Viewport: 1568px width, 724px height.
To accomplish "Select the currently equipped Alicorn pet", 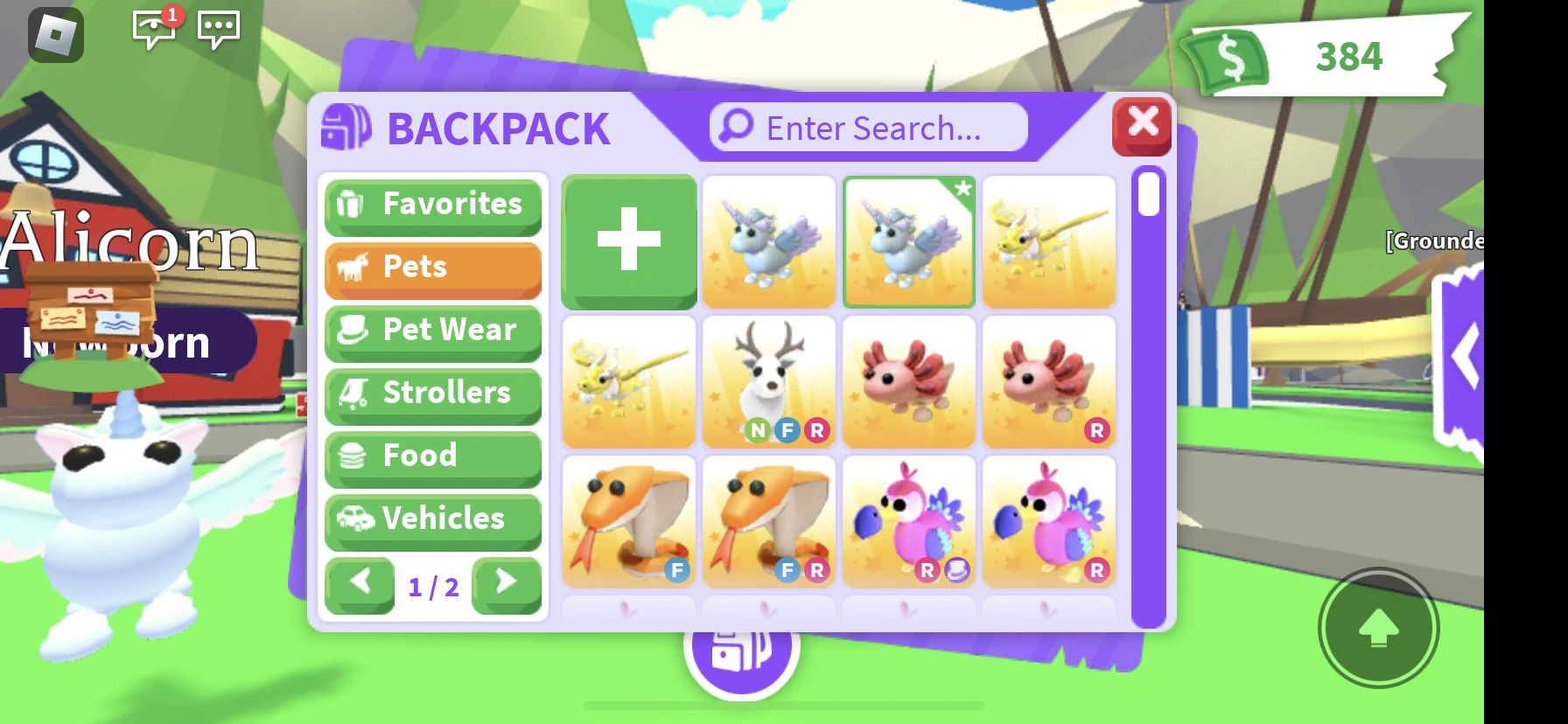I will [908, 241].
